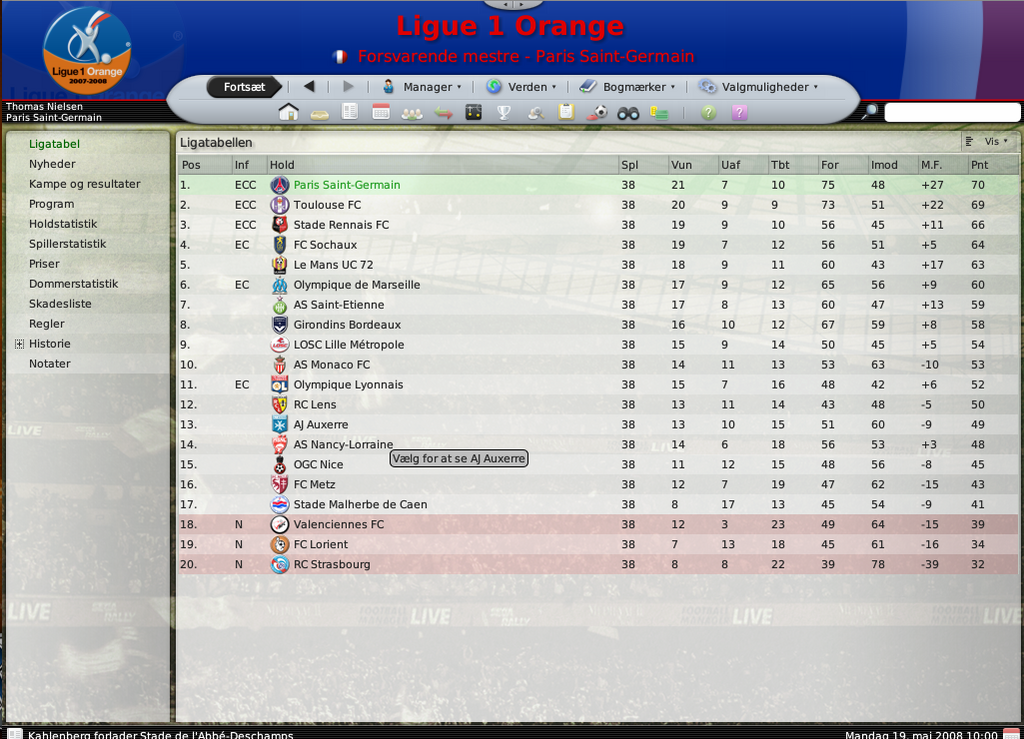Viewport: 1024px width, 739px height.
Task: Open the Valgmuligheder options menu
Action: [759, 87]
